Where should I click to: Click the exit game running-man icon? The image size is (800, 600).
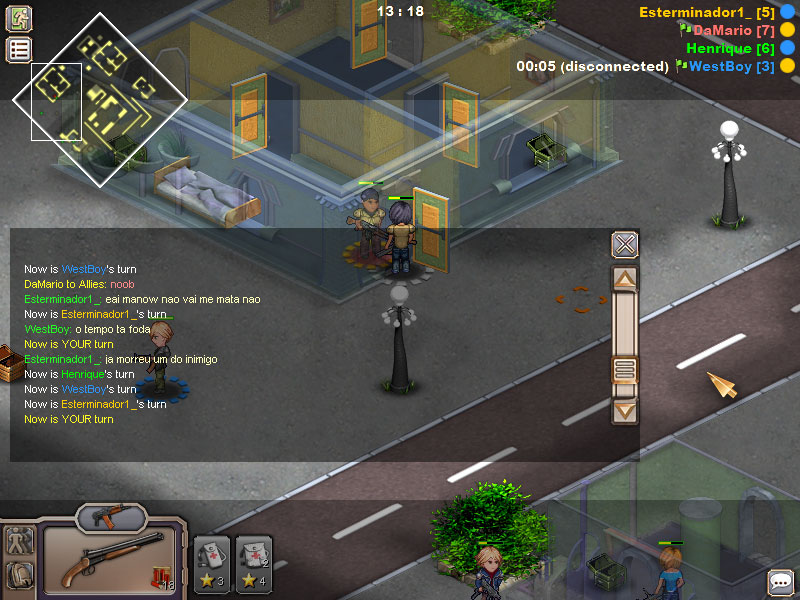[19, 19]
